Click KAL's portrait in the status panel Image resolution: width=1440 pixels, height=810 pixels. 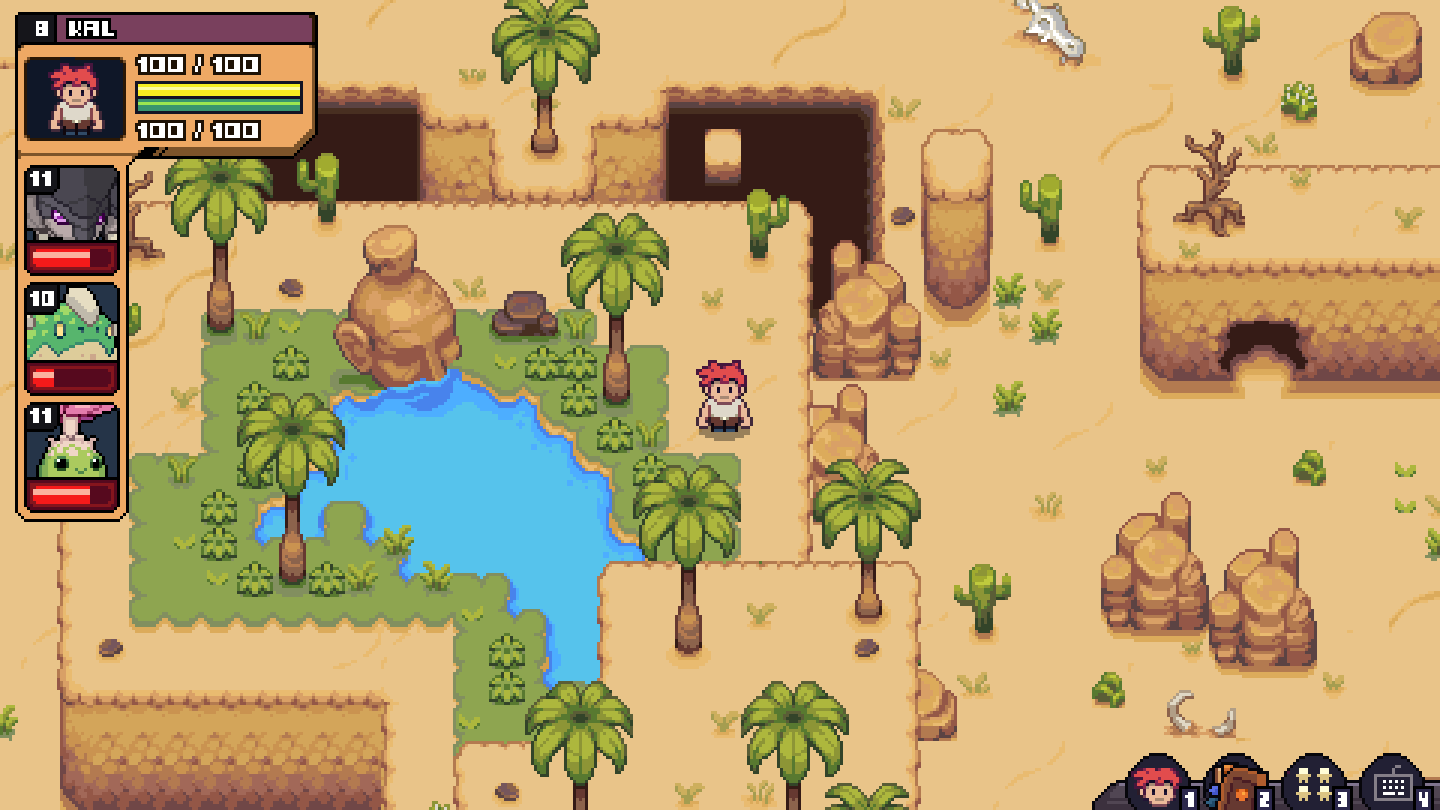click(72, 96)
